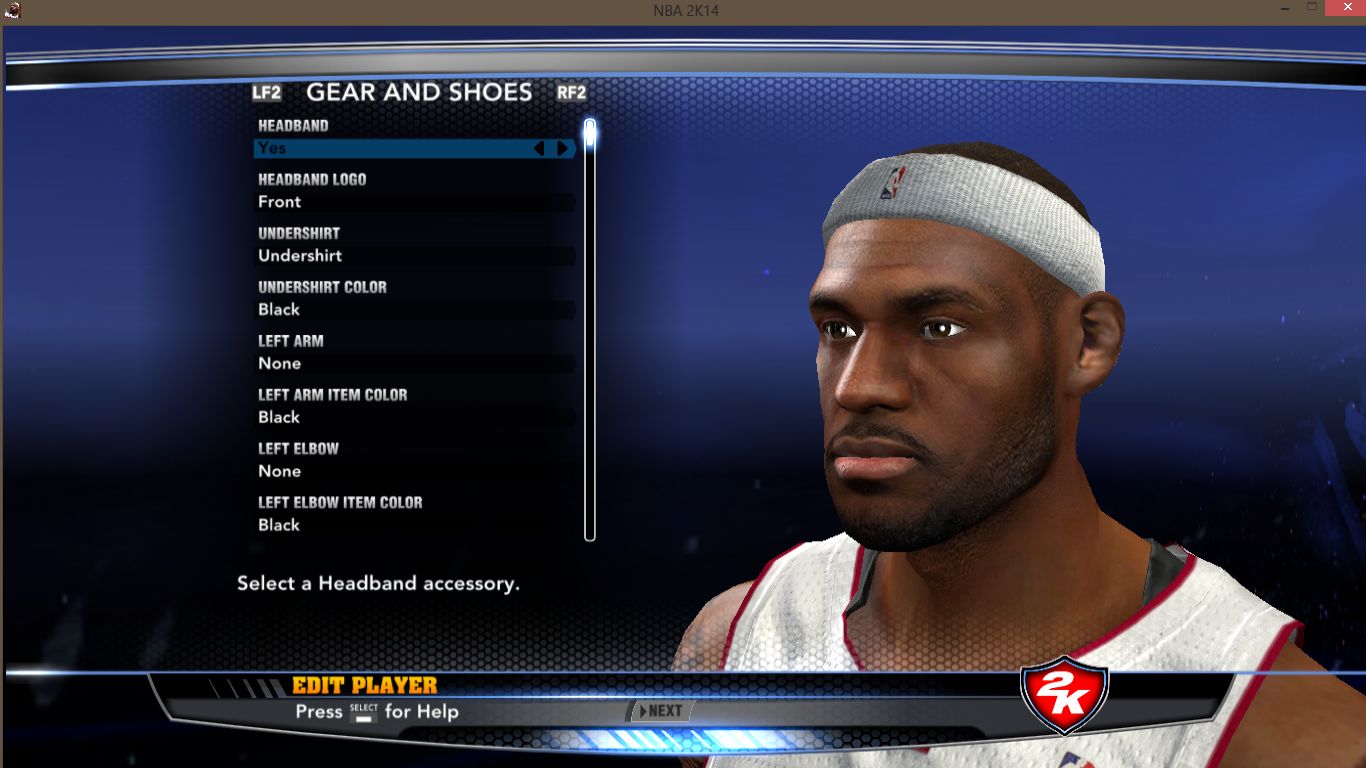Image resolution: width=1366 pixels, height=768 pixels.
Task: Select the Headband Logo row
Action: pos(414,202)
